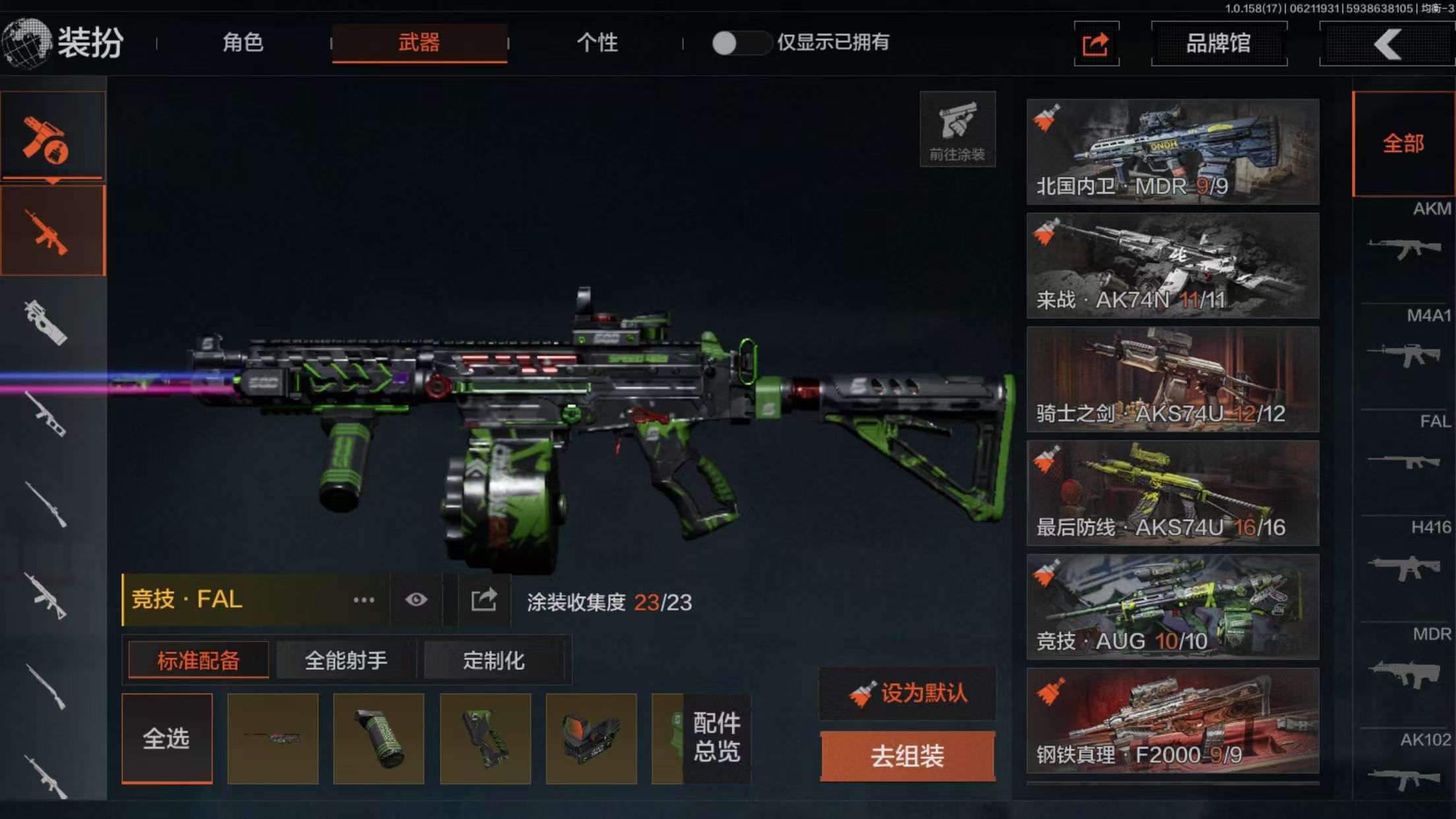Choose the 来战 AK74N skin
This screenshot has height=819, width=1456.
coord(1172,265)
